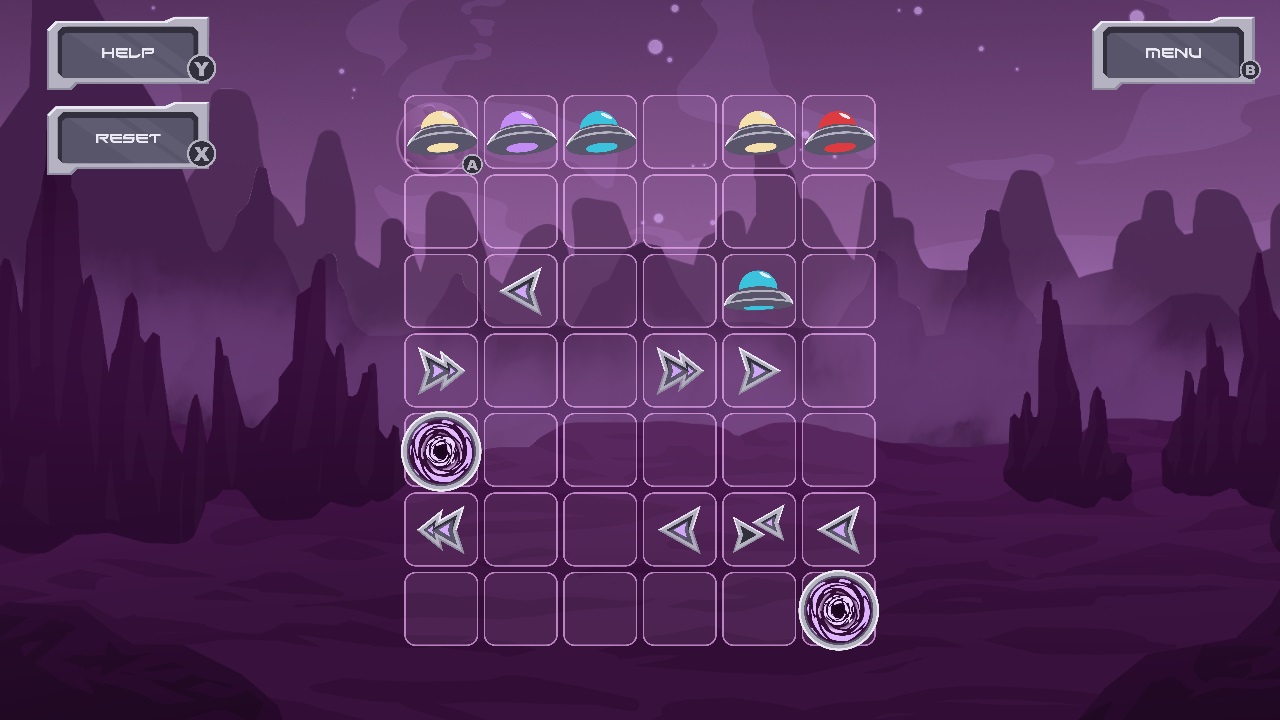The image size is (1280, 720).
Task: Select the red UFO at the top right
Action: click(x=839, y=130)
